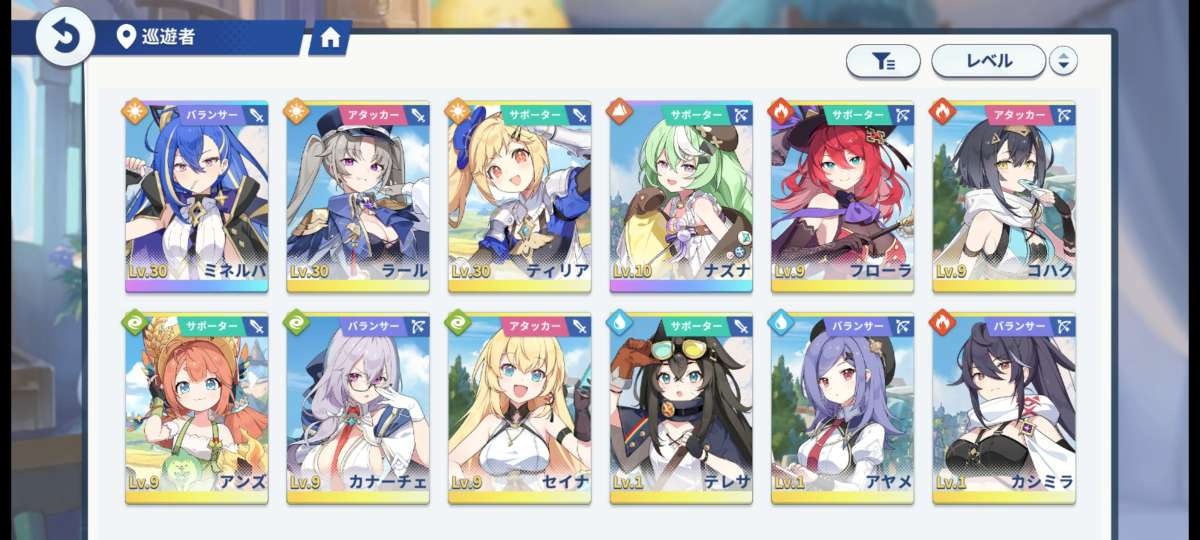Pick the テレサ character card

(681, 409)
